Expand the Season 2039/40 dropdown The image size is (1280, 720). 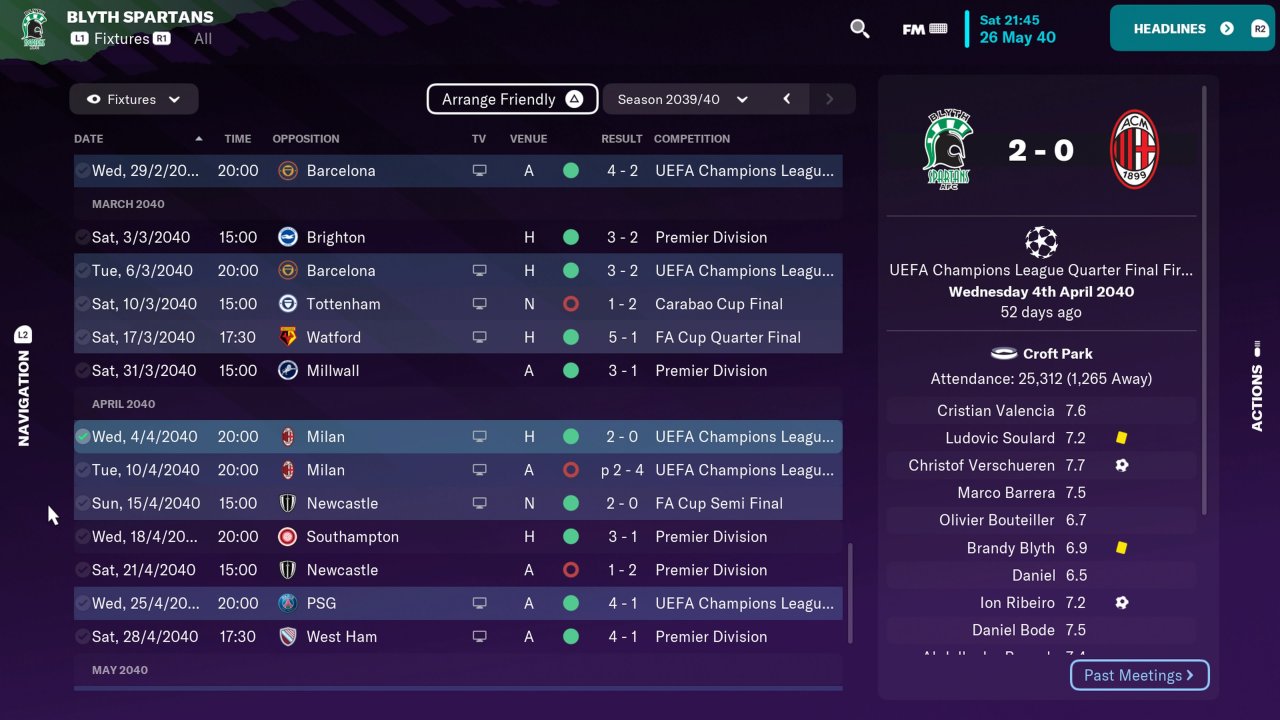pyautogui.click(x=683, y=99)
